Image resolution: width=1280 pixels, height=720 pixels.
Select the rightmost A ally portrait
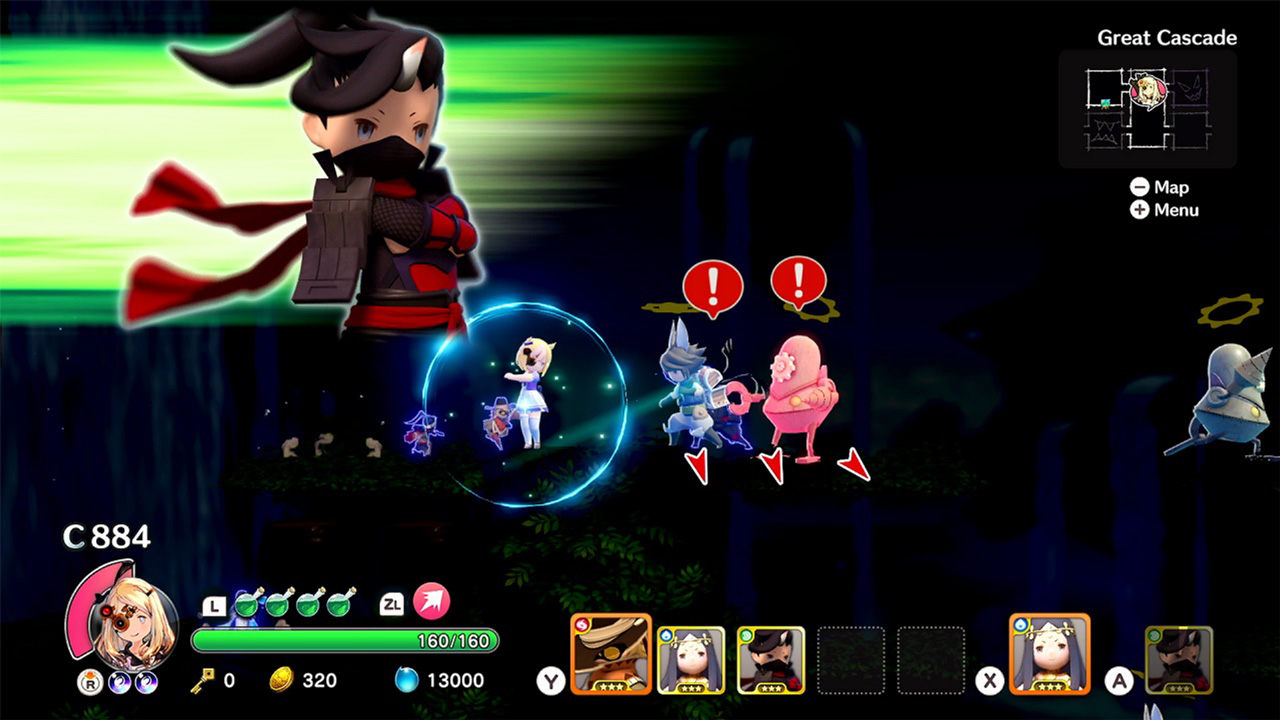(x=1179, y=658)
